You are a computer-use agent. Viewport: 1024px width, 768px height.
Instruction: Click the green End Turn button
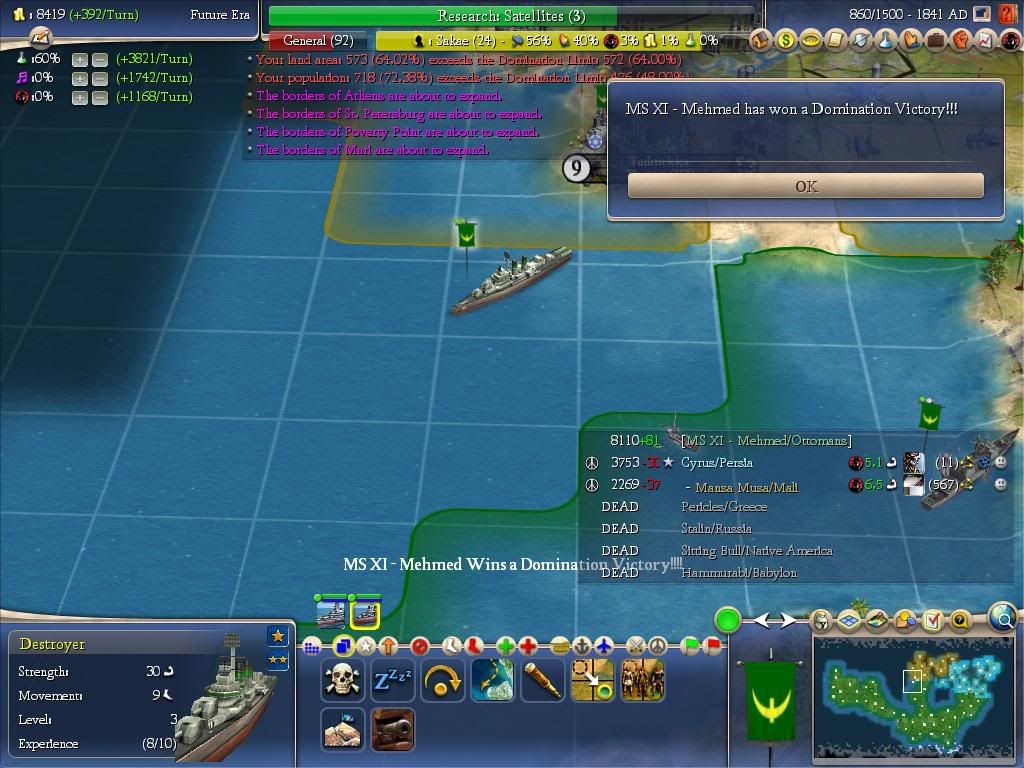coord(727,620)
